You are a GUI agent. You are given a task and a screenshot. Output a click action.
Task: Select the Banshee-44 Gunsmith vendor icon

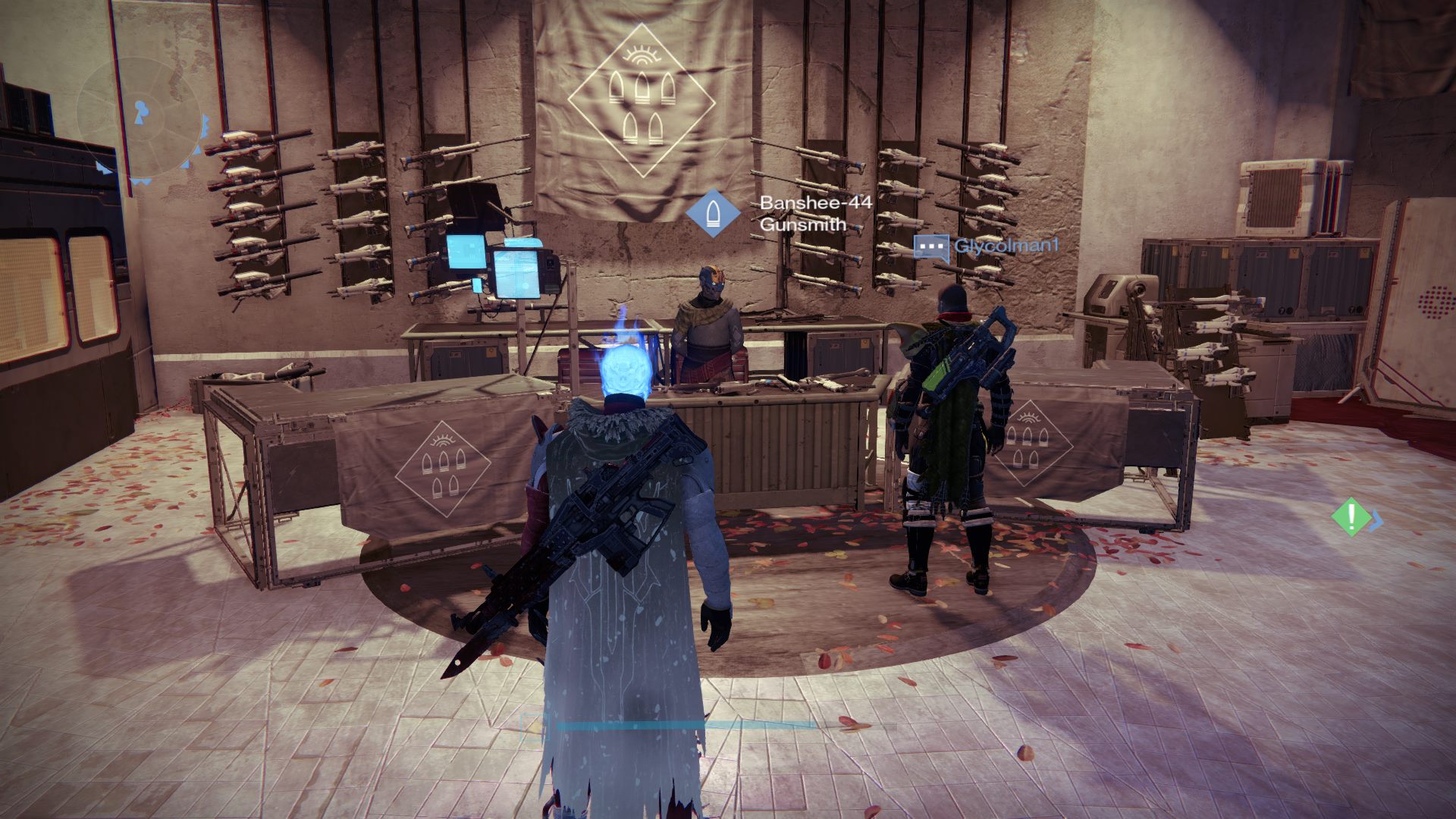(713, 213)
